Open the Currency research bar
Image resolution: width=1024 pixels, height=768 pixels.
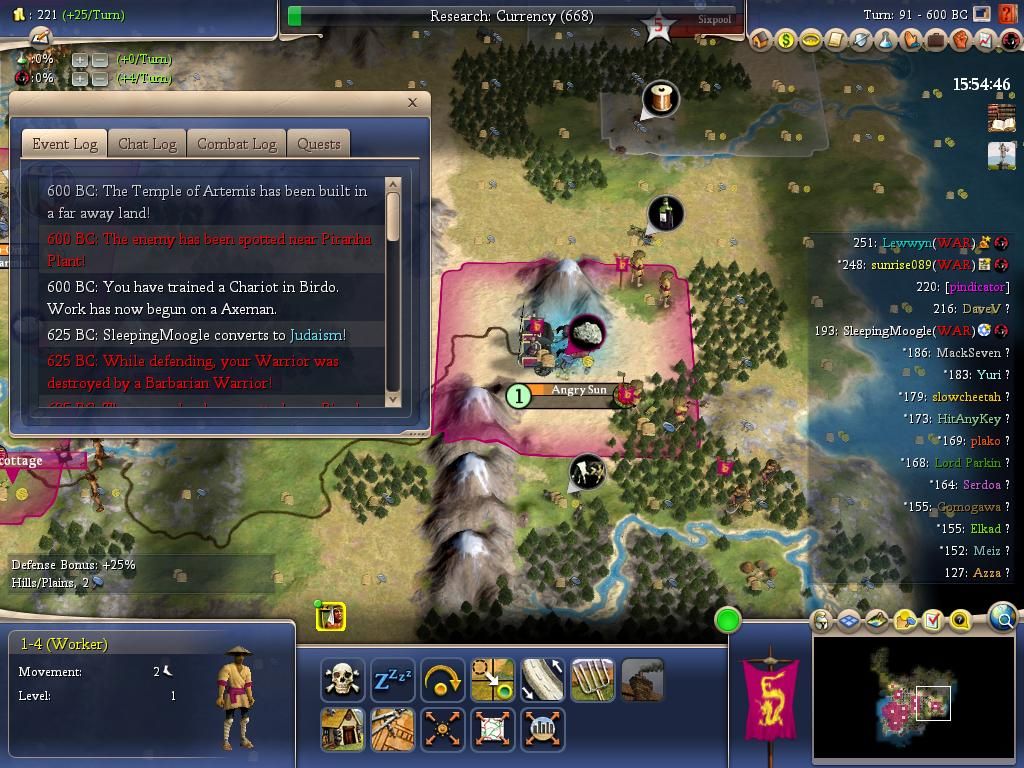(x=511, y=16)
